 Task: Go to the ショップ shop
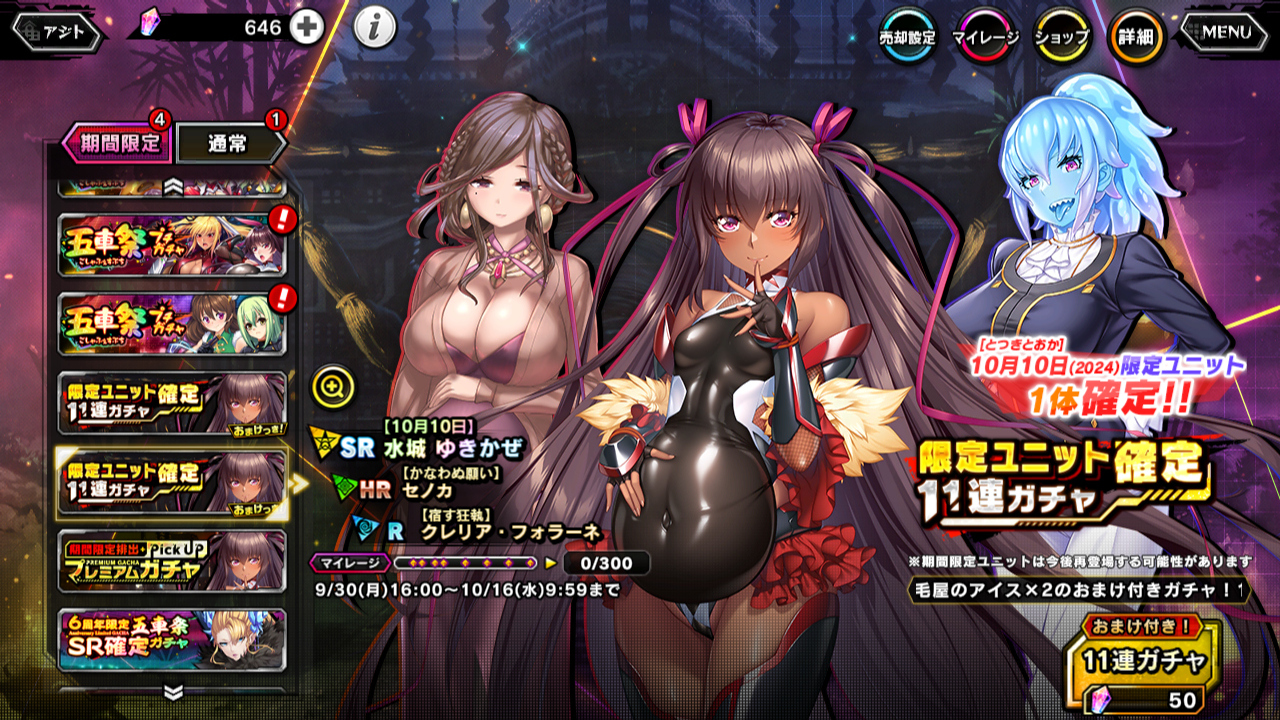point(1061,37)
